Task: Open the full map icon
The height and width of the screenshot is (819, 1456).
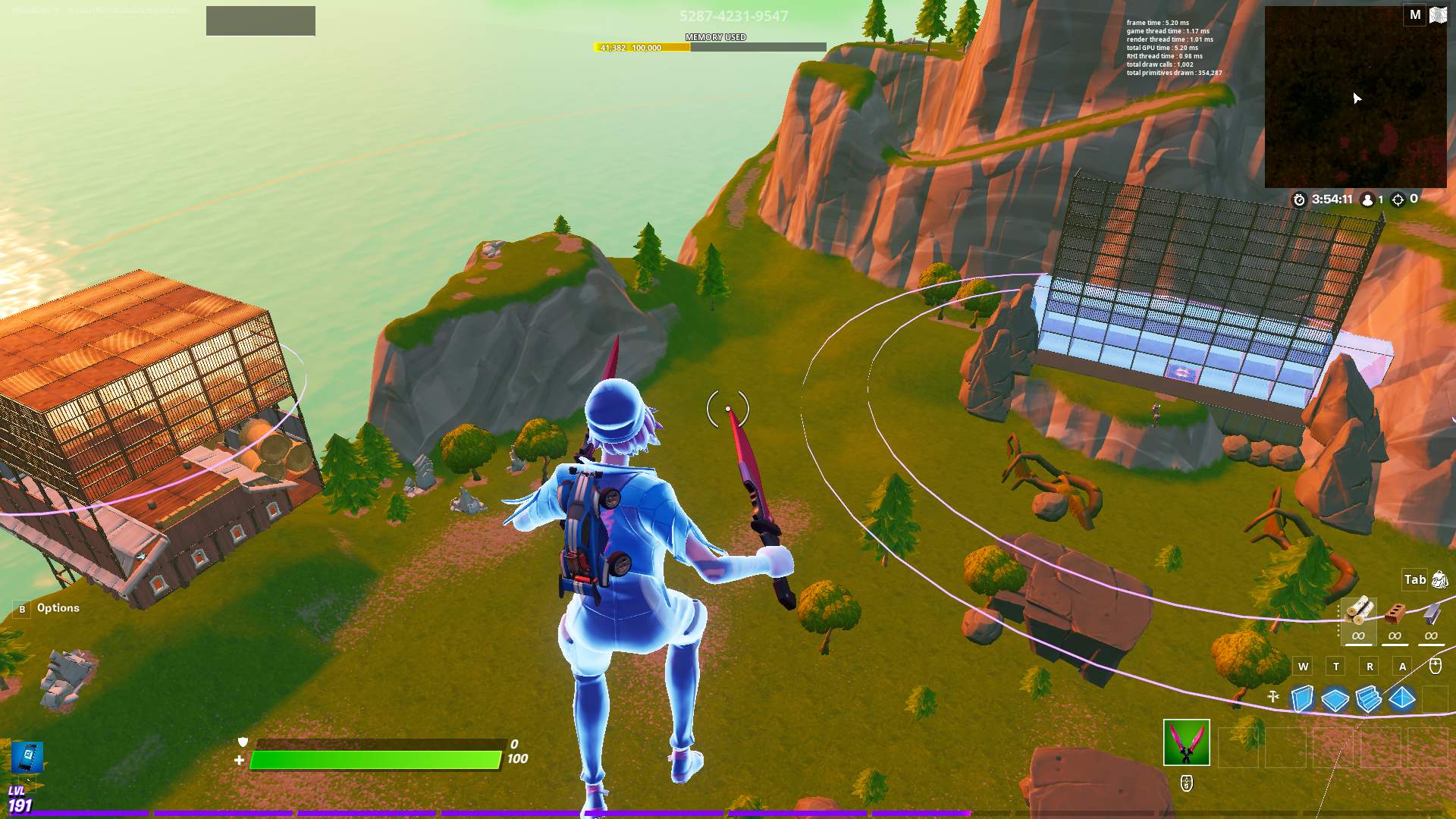Action: (x=1438, y=15)
